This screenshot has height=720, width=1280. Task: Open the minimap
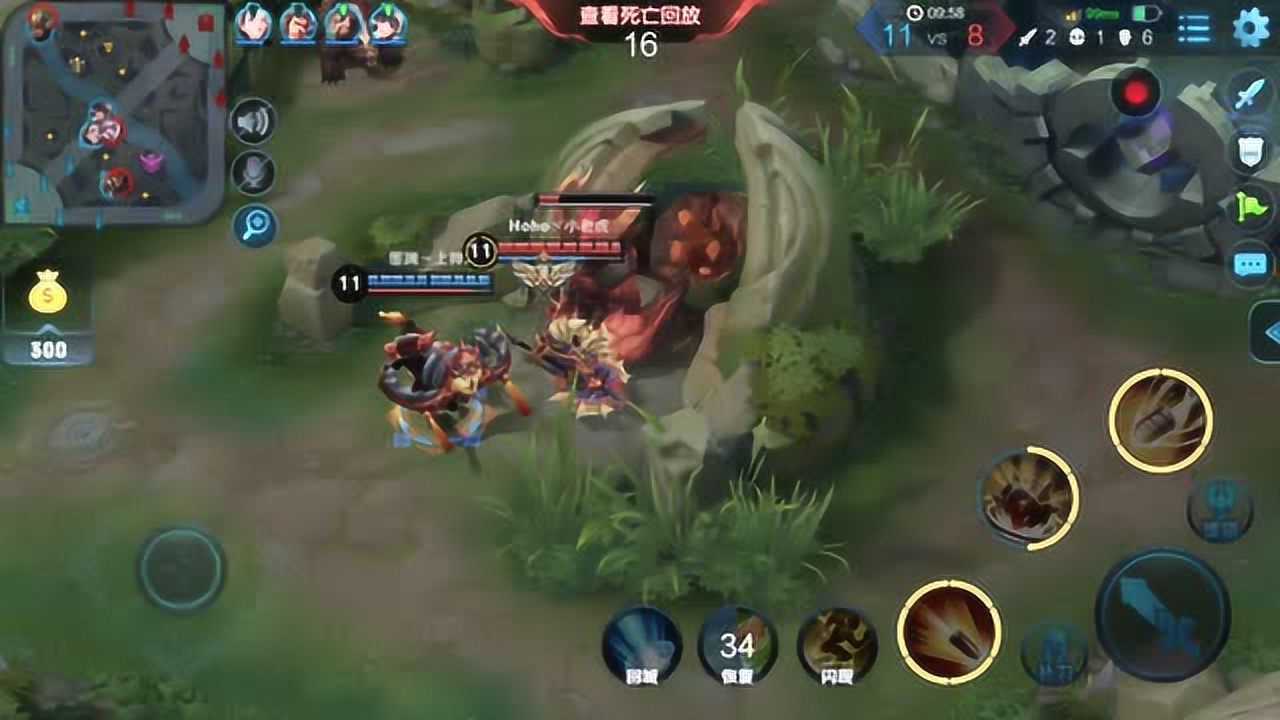coord(112,112)
